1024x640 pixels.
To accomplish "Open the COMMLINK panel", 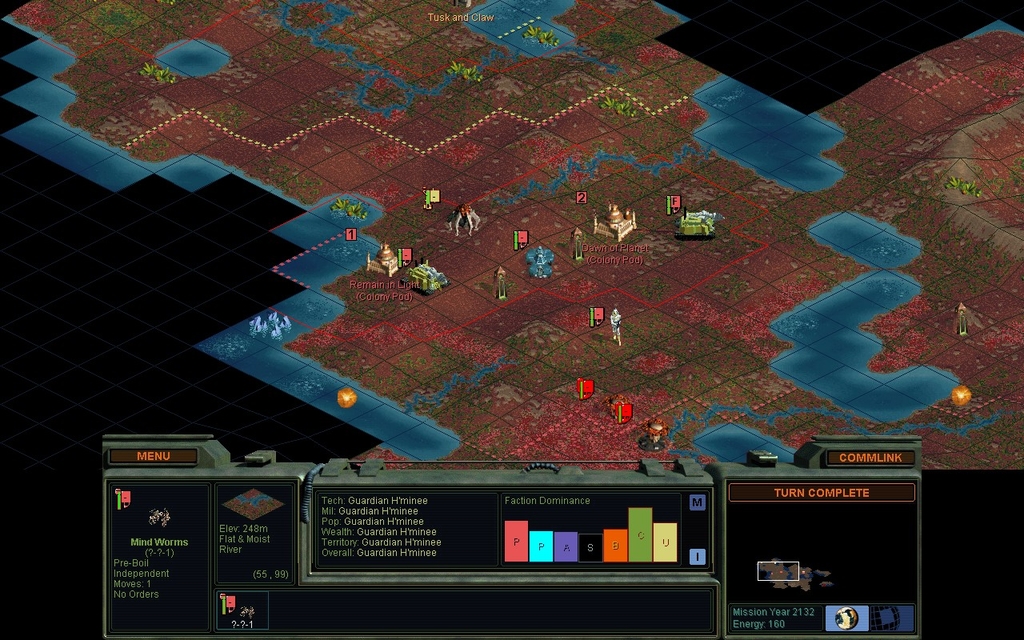I will pos(870,457).
